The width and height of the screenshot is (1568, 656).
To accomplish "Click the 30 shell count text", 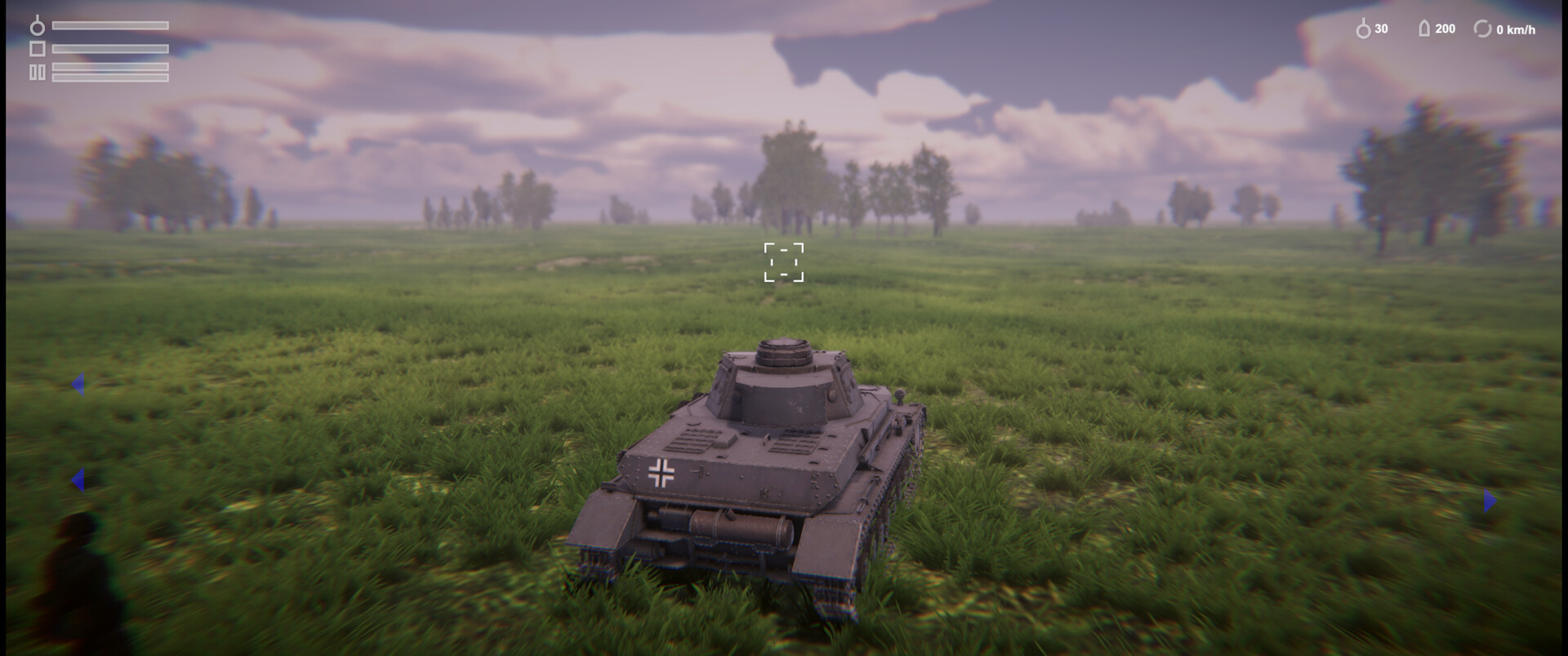I will point(1381,29).
